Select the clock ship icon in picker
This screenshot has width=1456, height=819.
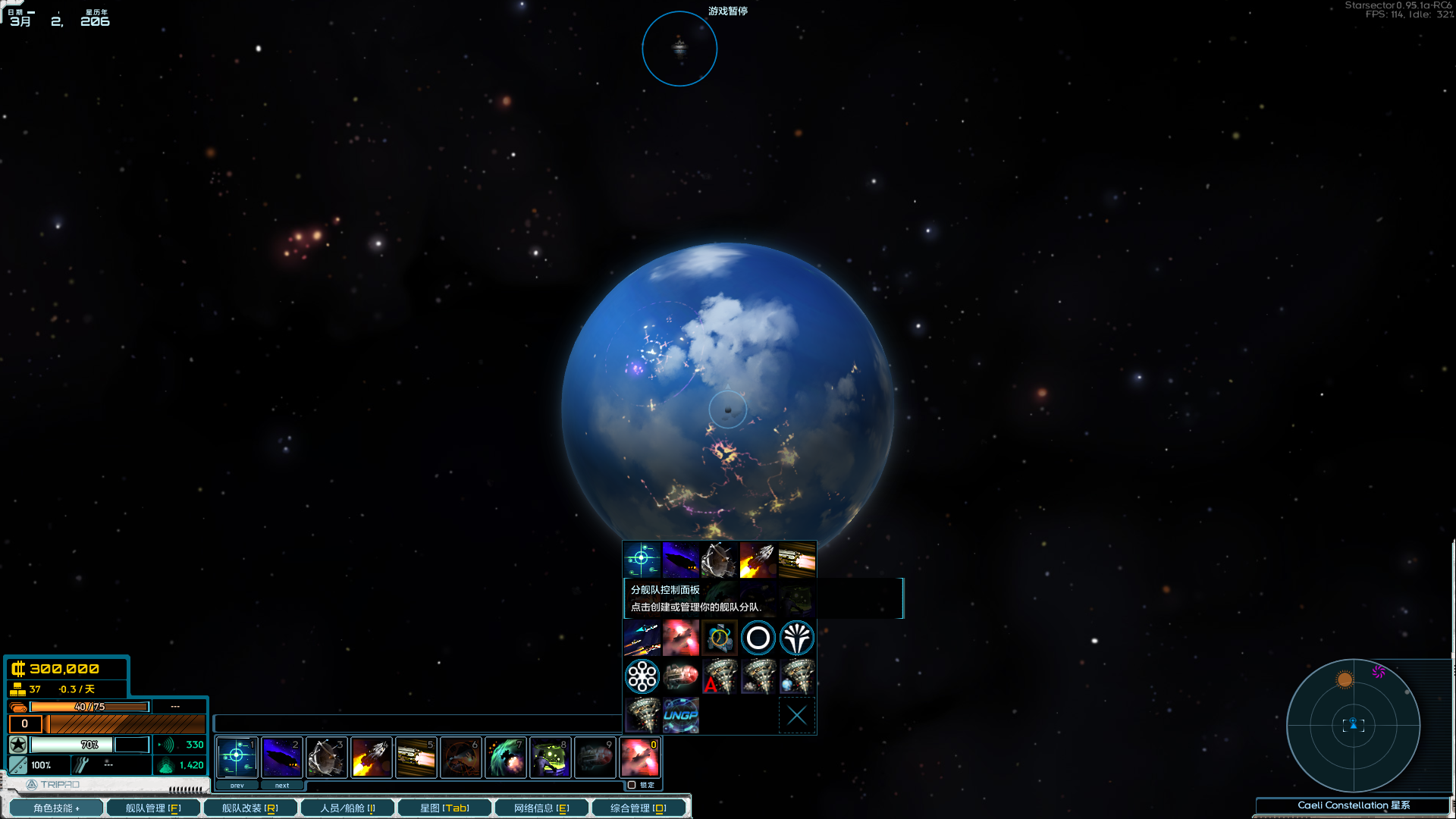719,638
